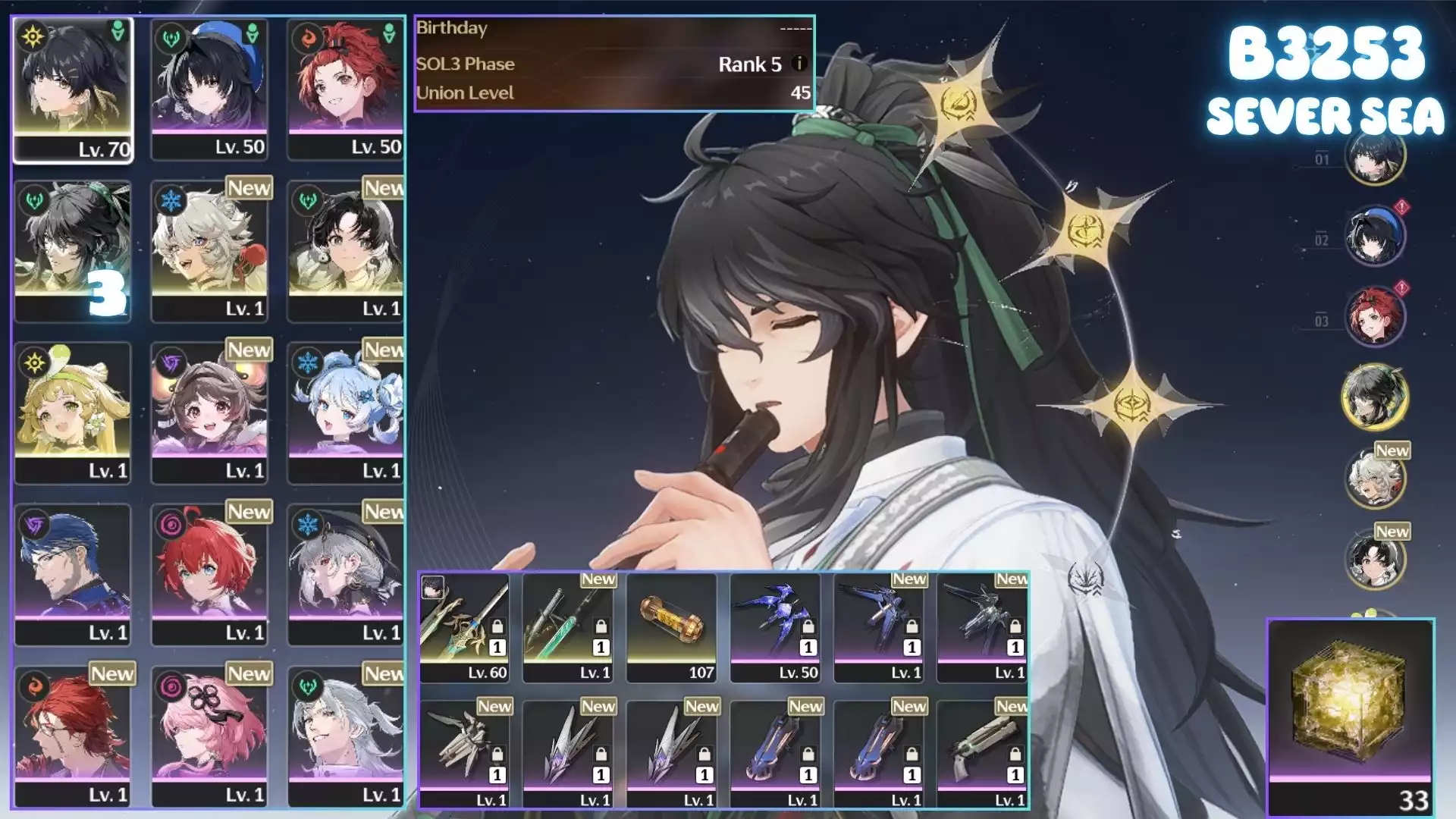Select the Lv. 70 black-haired character card
This screenshot has height=819, width=1456.
coord(73,89)
